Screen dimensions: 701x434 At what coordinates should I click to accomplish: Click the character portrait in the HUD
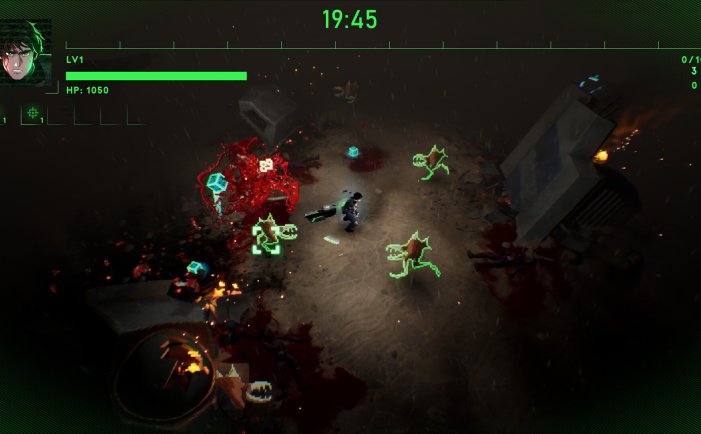pyautogui.click(x=25, y=54)
